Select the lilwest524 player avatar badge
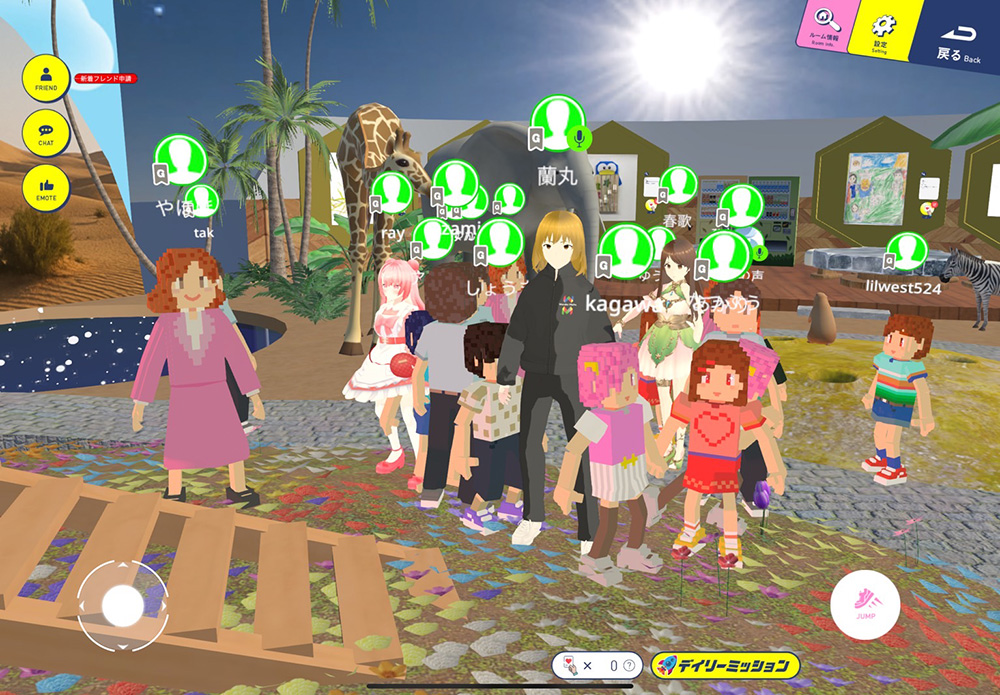This screenshot has width=1000, height=695. pos(907,251)
